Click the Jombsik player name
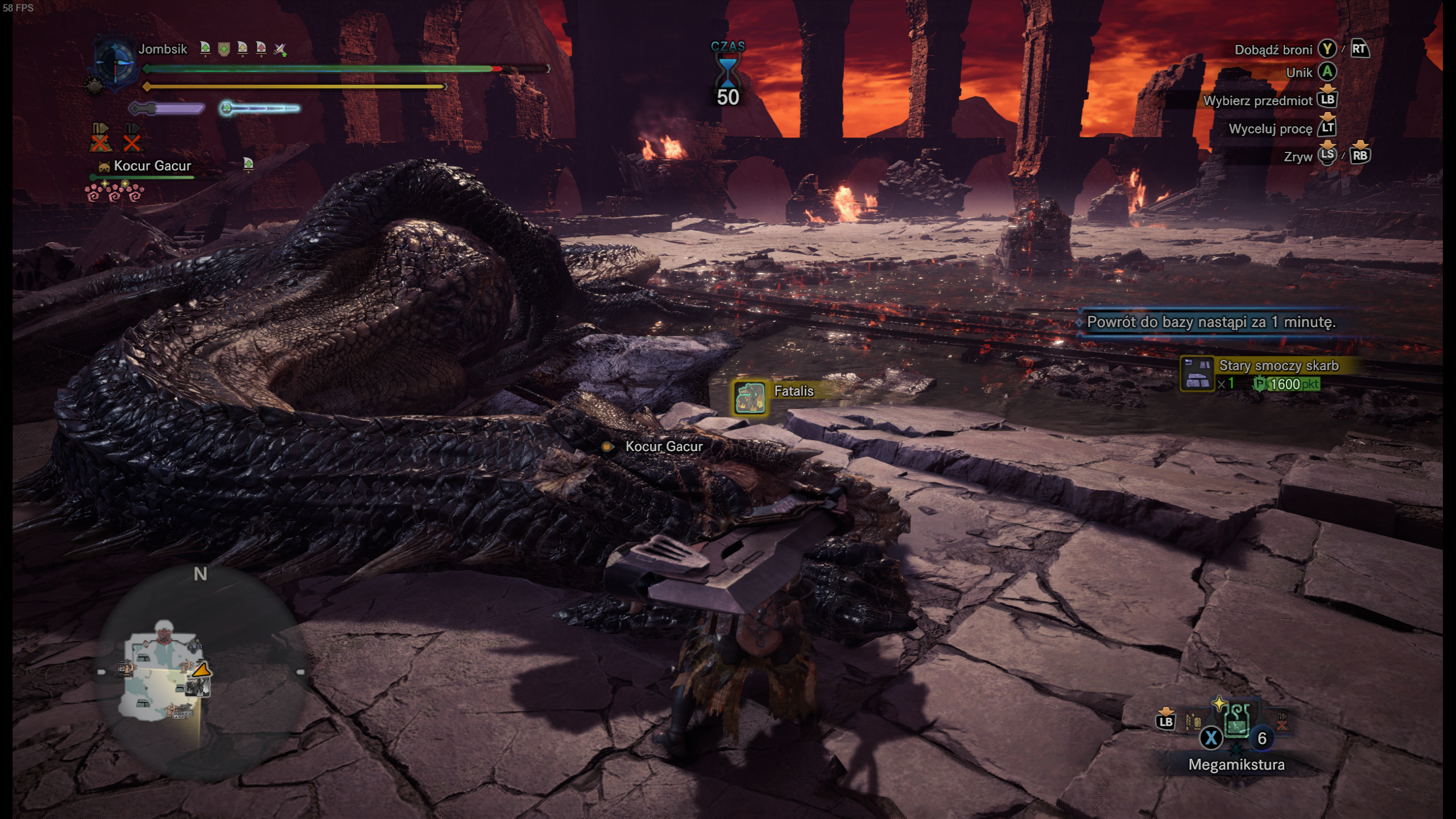The height and width of the screenshot is (819, 1456). coord(163,49)
